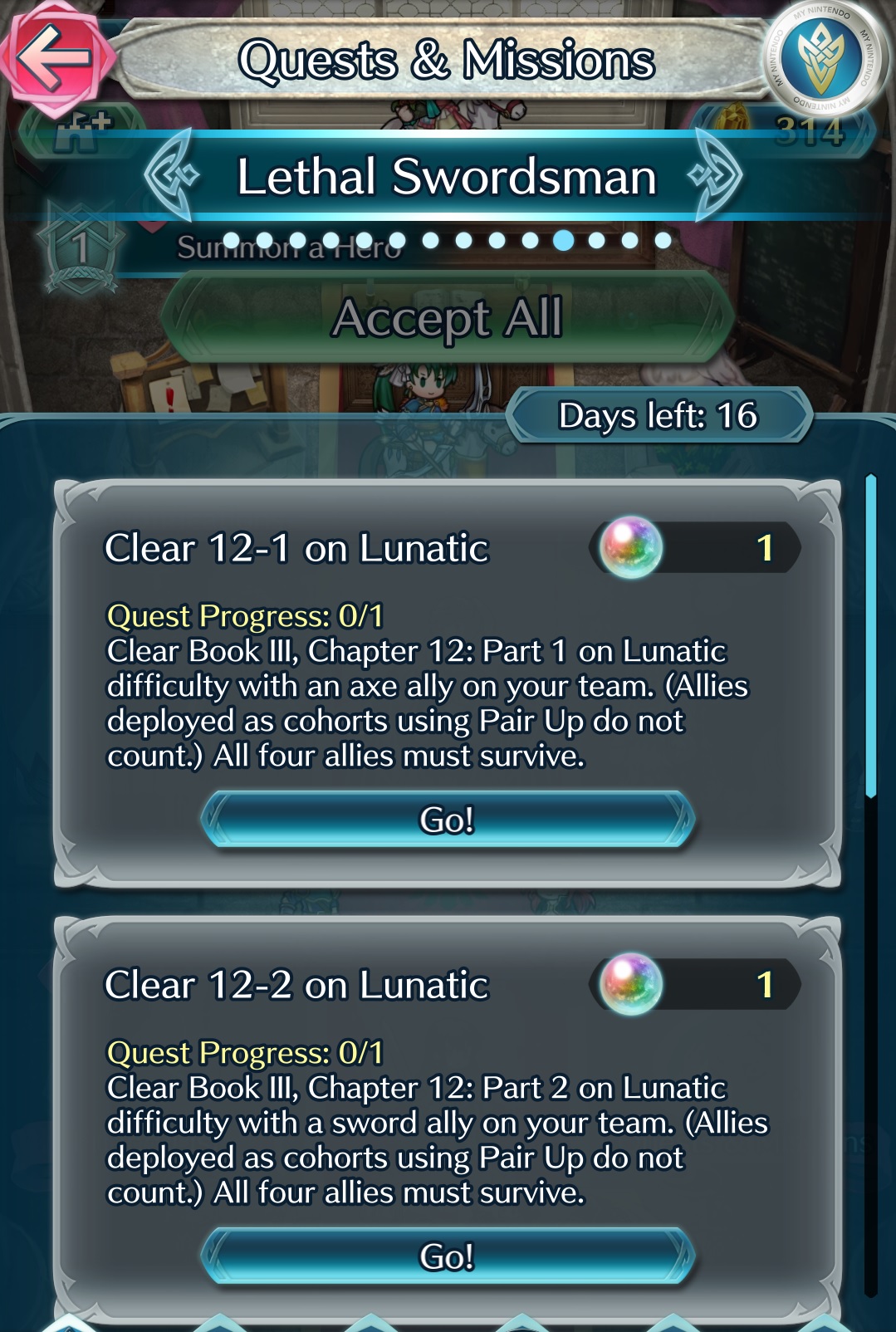Switch to the previous quest list arrow
This screenshot has width=896, height=1332.
click(171, 175)
